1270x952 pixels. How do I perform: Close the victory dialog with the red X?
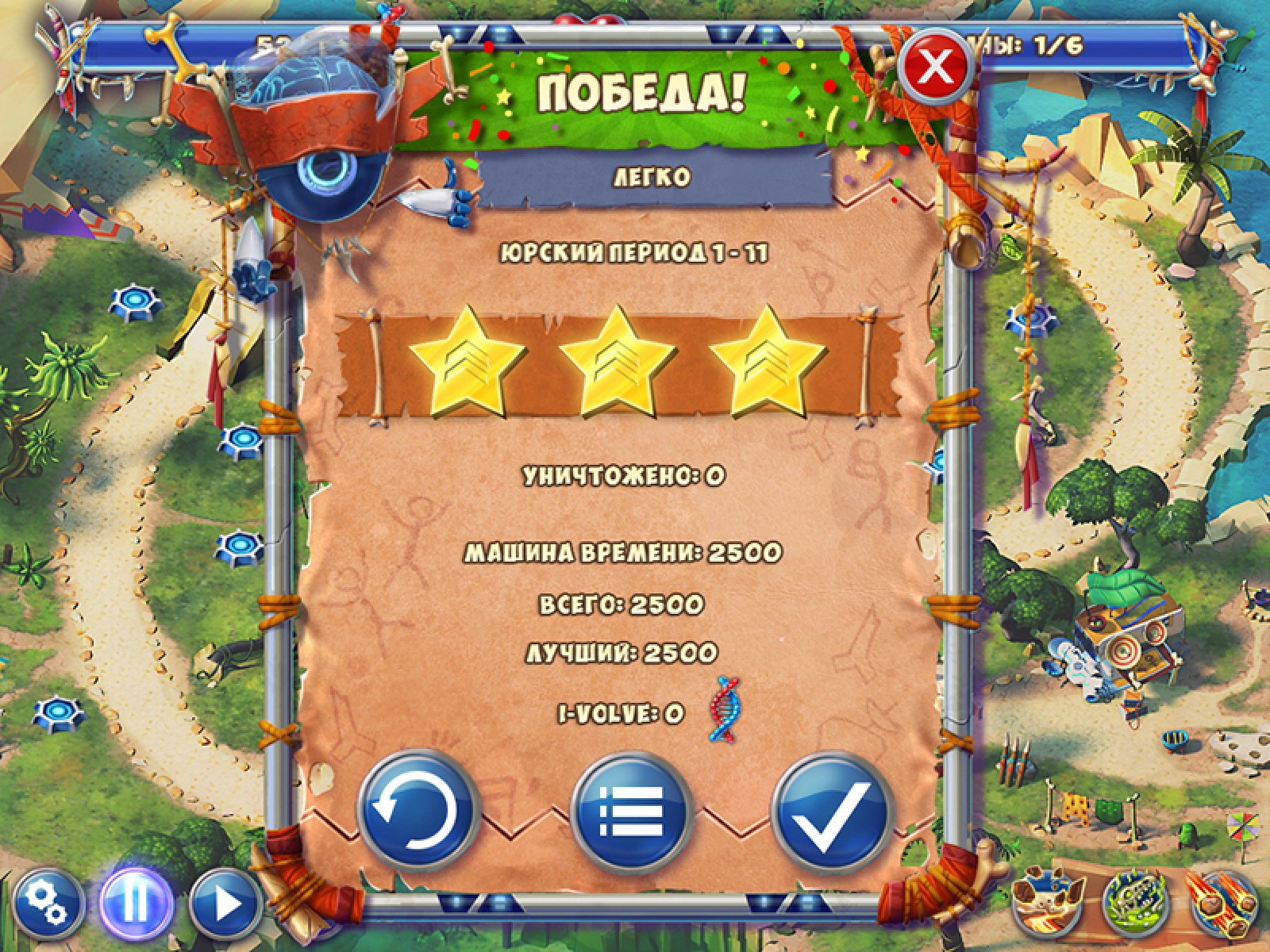coord(936,67)
